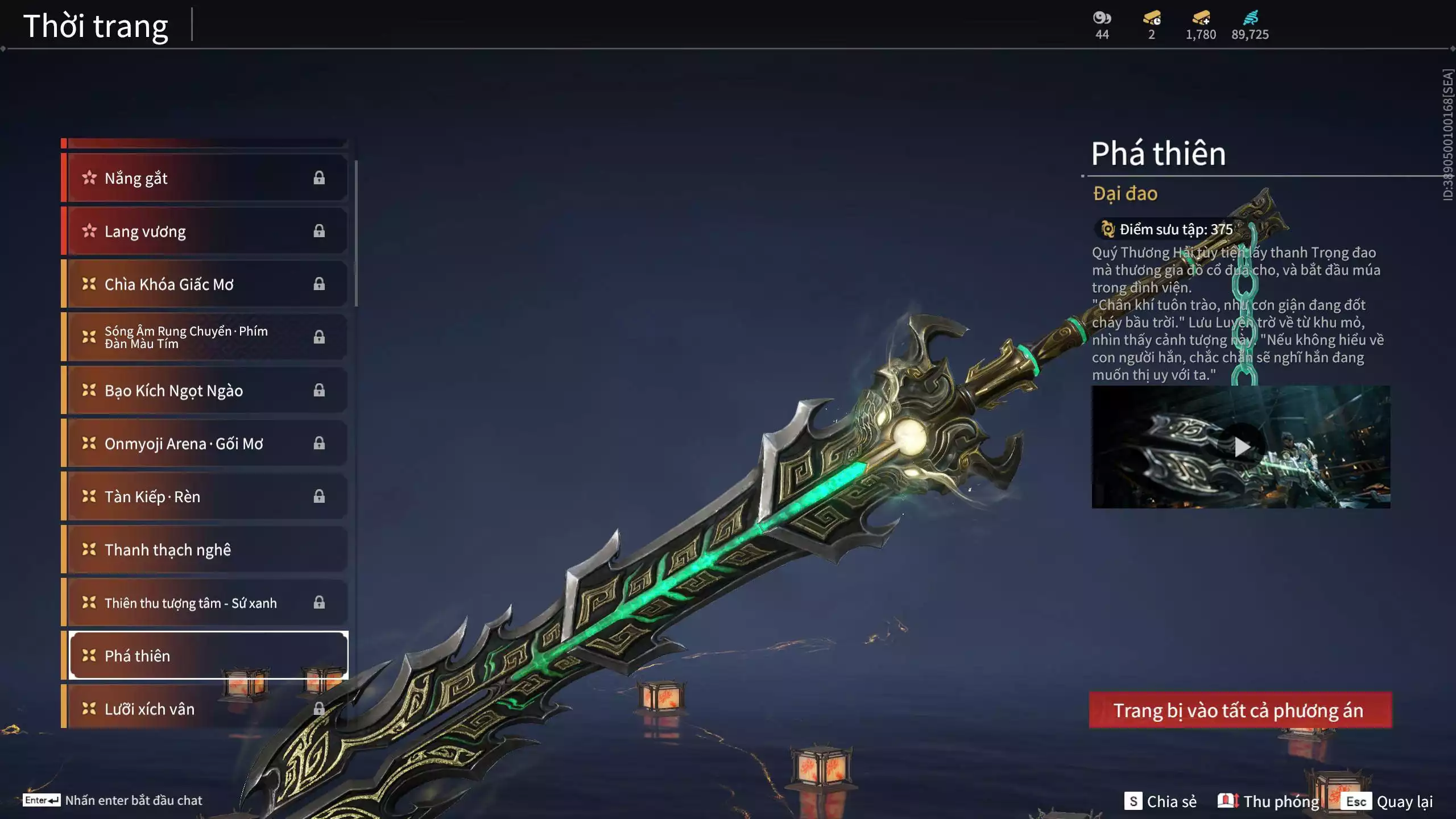This screenshot has width=1456, height=819.
Task: Choose Onmyoji Arena Gối Mơ skin
Action: (205, 443)
